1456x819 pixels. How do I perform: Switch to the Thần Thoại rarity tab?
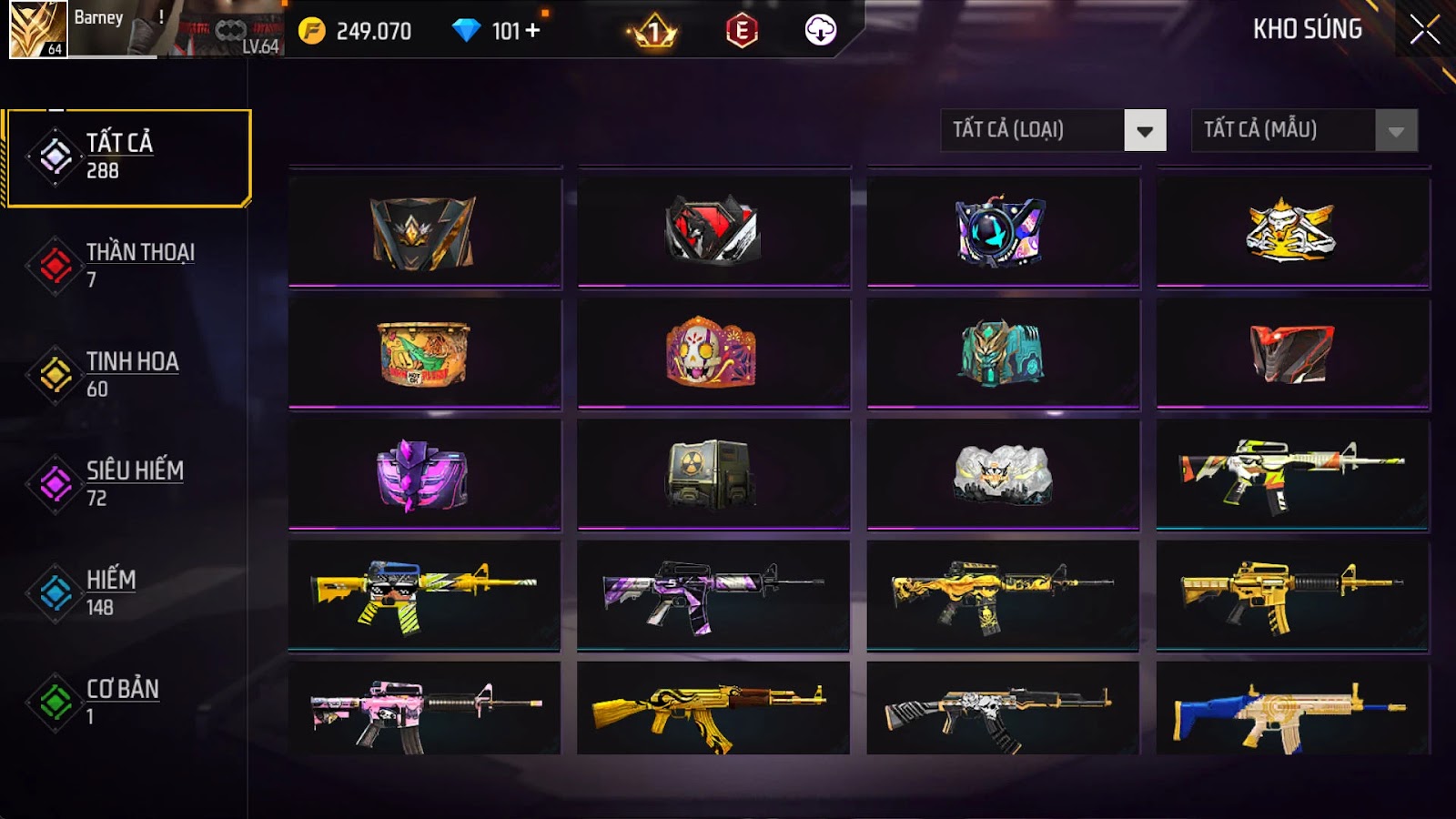coord(127,265)
